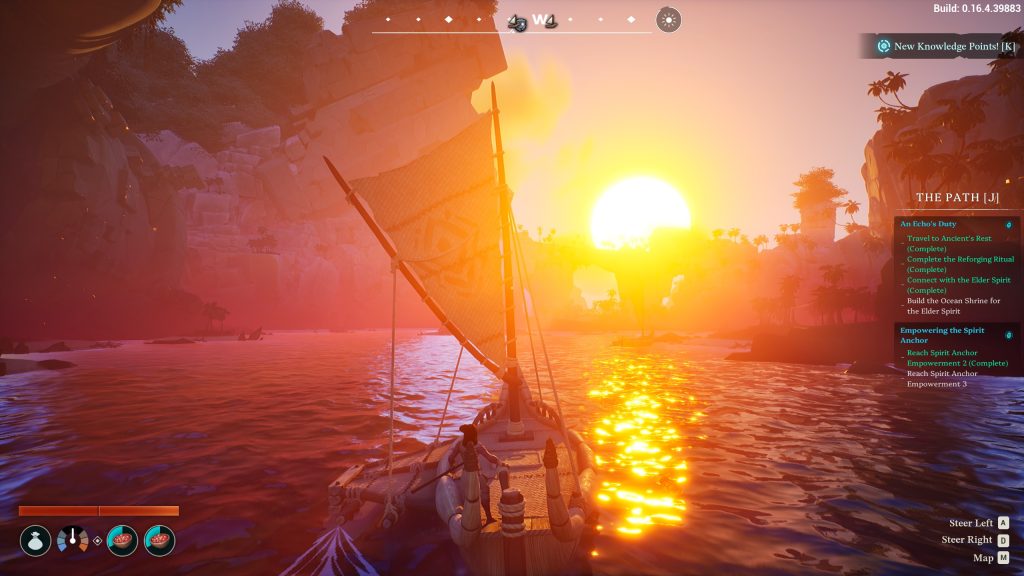Open the New Knowledge Points notification
Viewport: 1024px width, 576px height.
[x=945, y=46]
